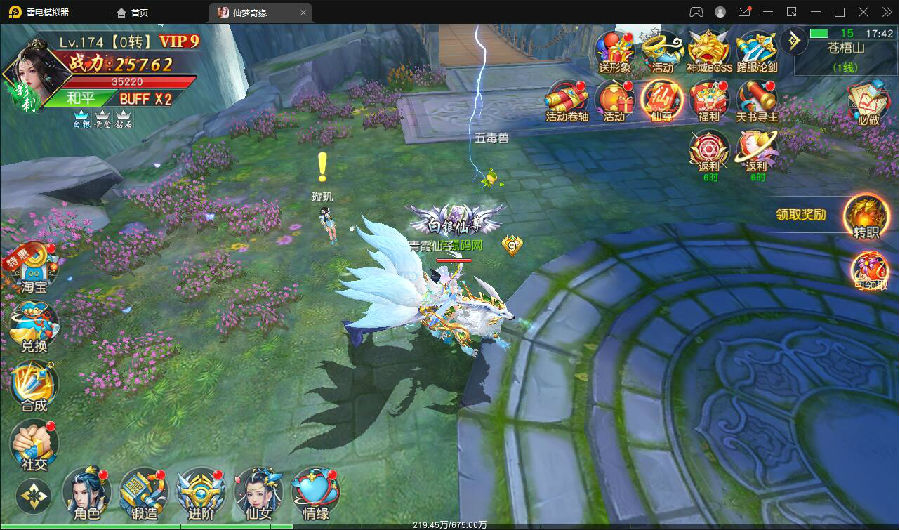The image size is (899, 530).
Task: Open the 社交 social panel
Action: point(32,443)
